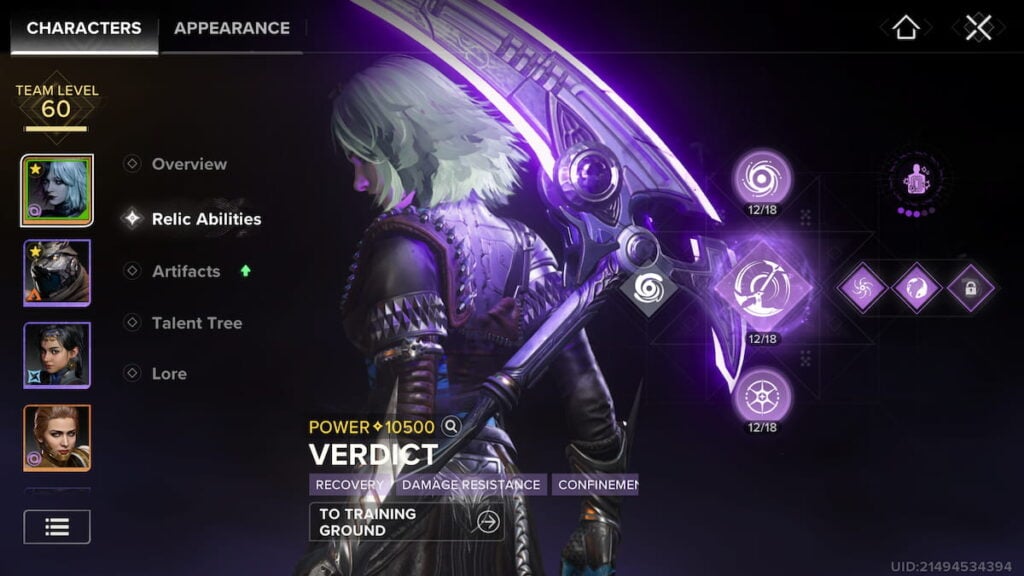Click the locked diamond ability slot
The width and height of the screenshot is (1024, 576).
click(971, 289)
